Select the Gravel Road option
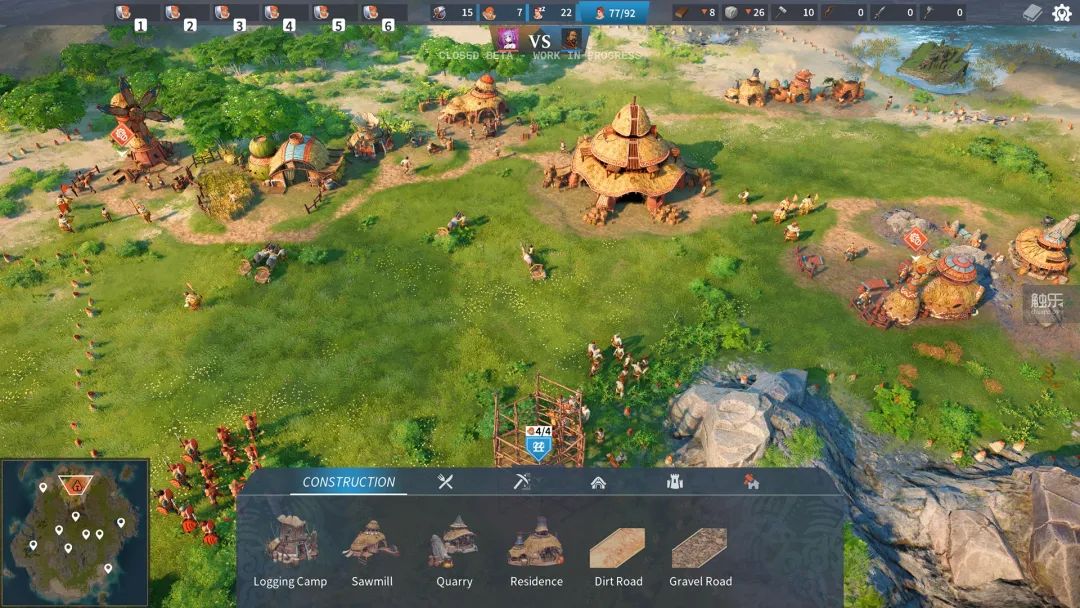 (700, 548)
